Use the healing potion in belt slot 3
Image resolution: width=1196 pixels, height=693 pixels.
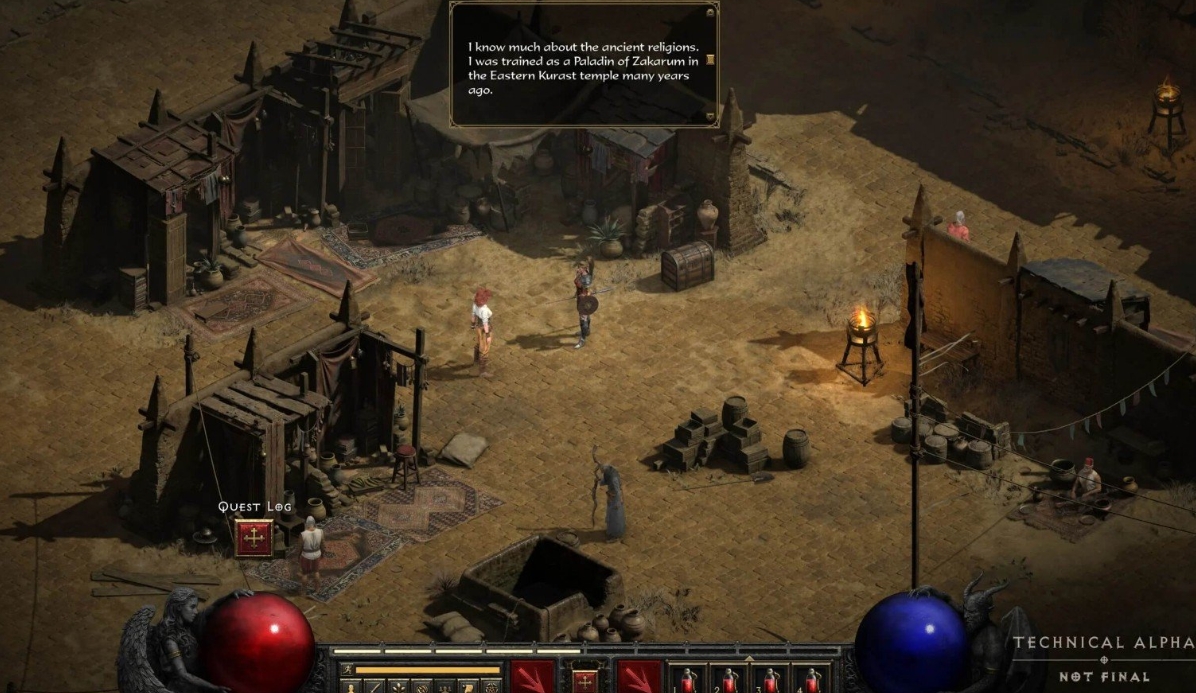coord(771,680)
